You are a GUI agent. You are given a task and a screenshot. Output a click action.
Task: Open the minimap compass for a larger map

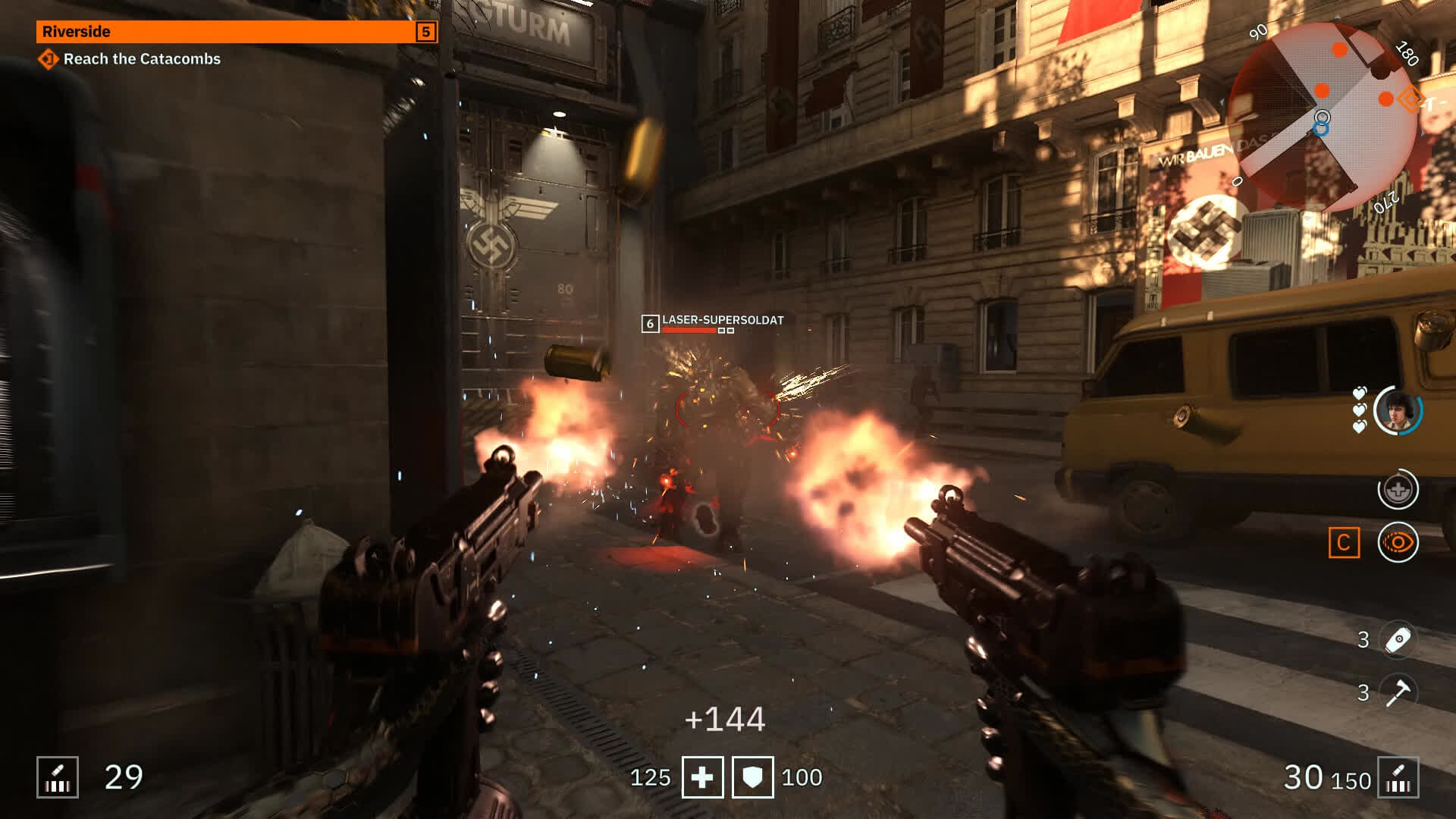click(x=1323, y=118)
